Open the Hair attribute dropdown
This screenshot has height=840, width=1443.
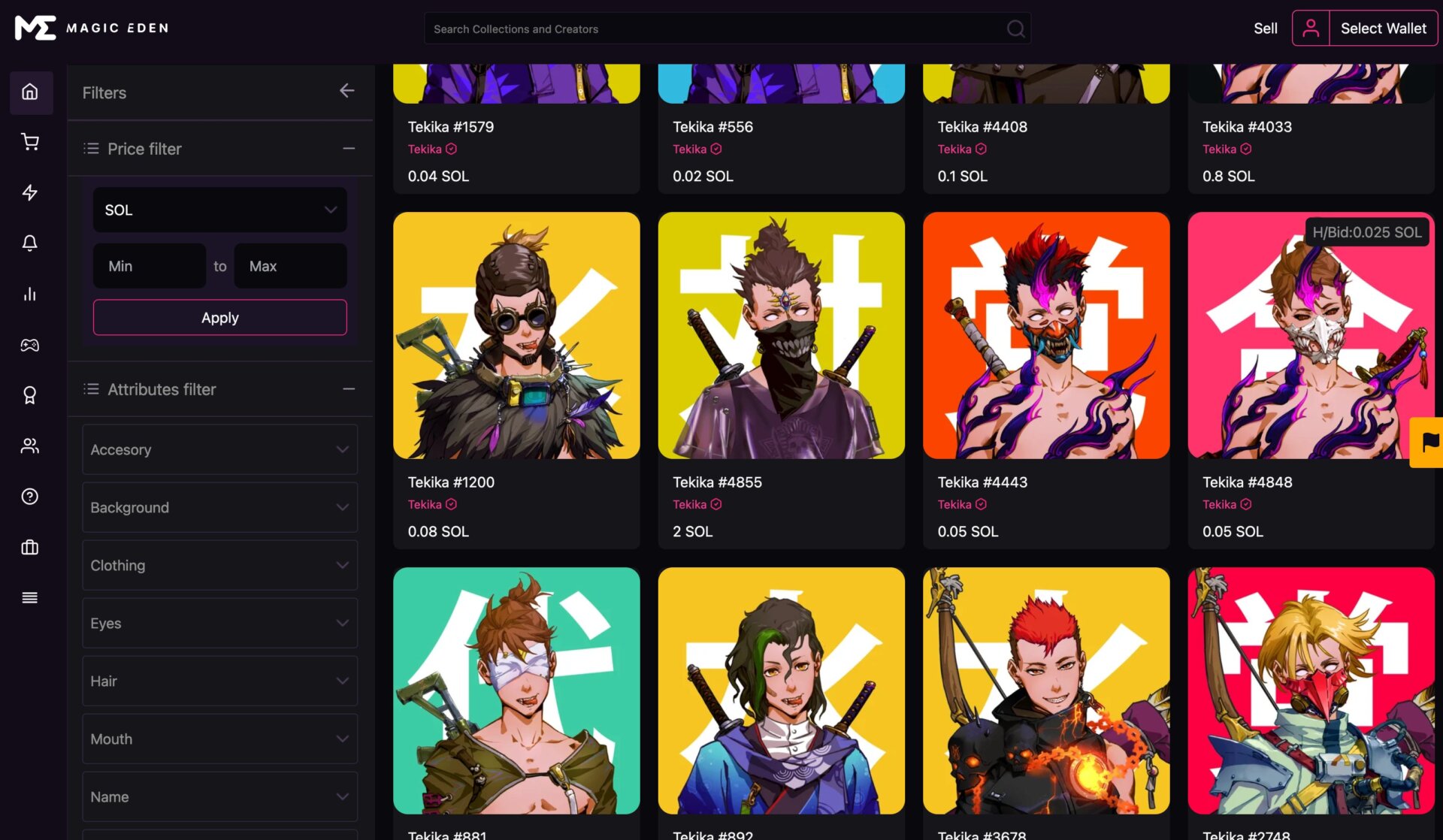tap(219, 681)
